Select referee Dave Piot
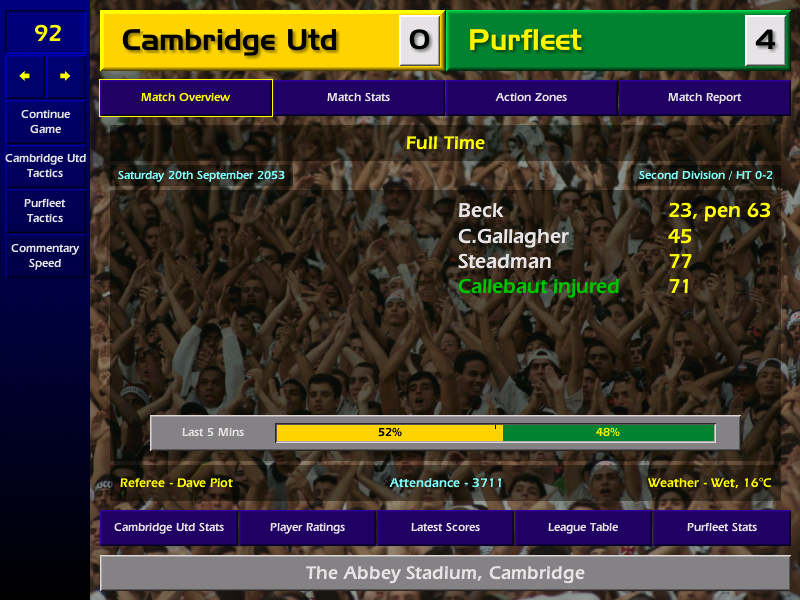 tap(176, 483)
